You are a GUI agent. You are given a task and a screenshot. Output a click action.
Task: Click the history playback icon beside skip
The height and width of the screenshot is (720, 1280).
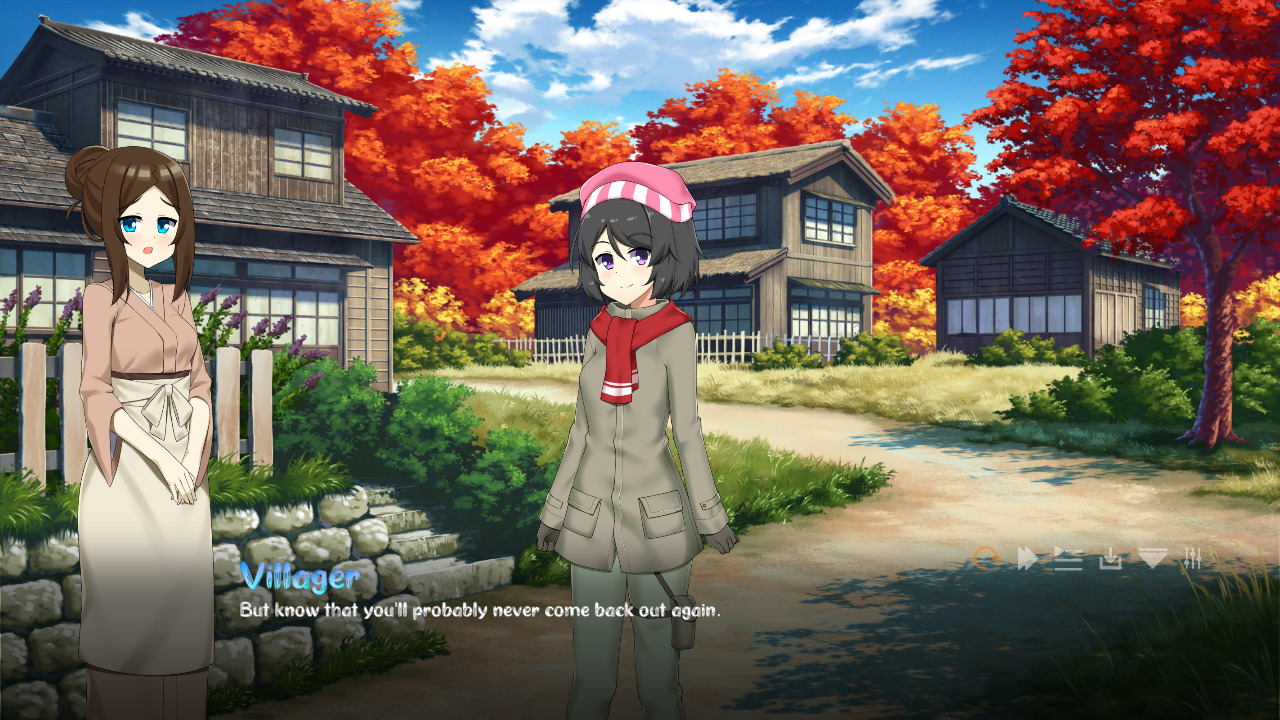[x=1067, y=556]
